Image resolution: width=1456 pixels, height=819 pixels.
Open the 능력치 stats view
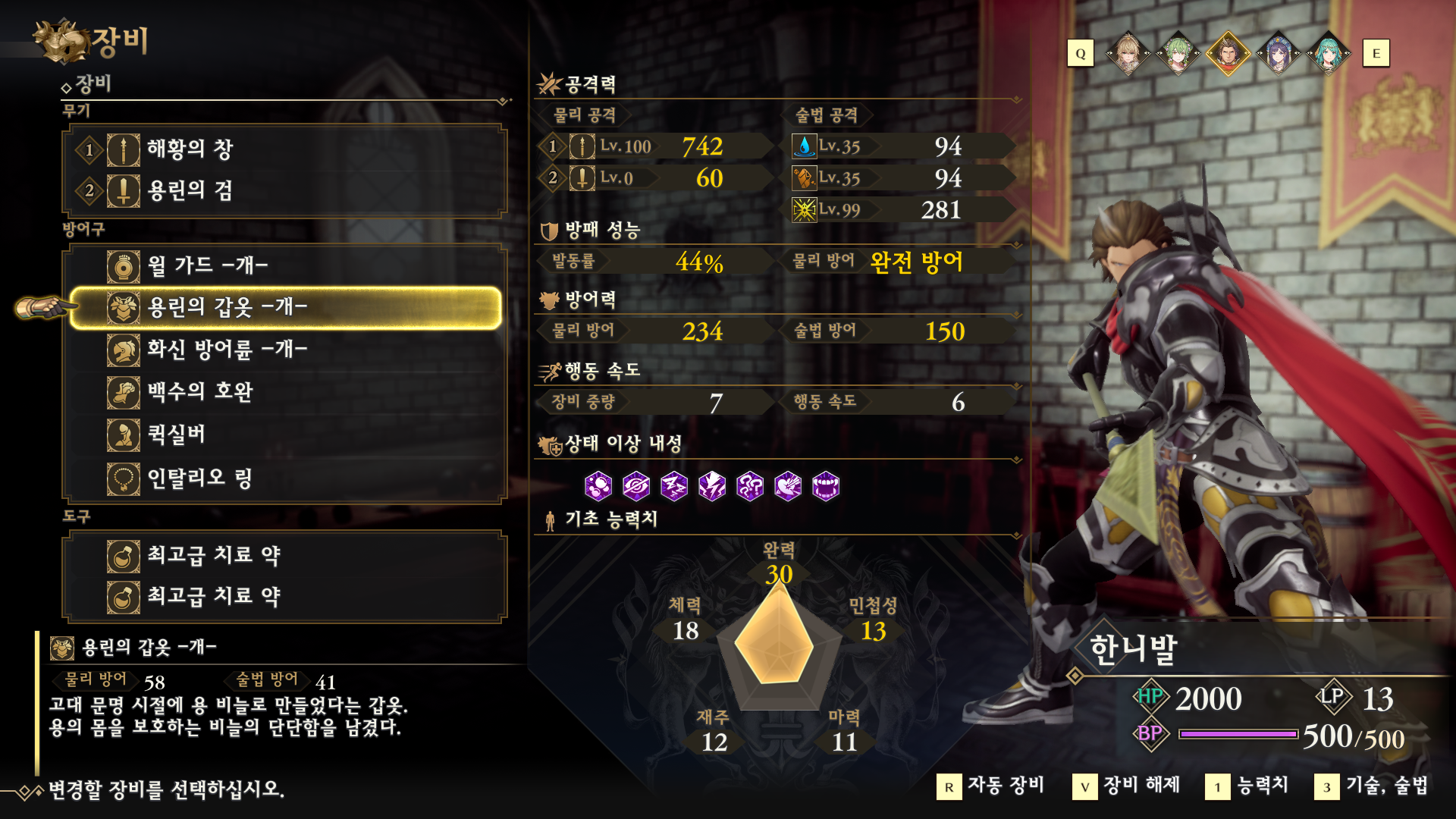pos(1247,786)
